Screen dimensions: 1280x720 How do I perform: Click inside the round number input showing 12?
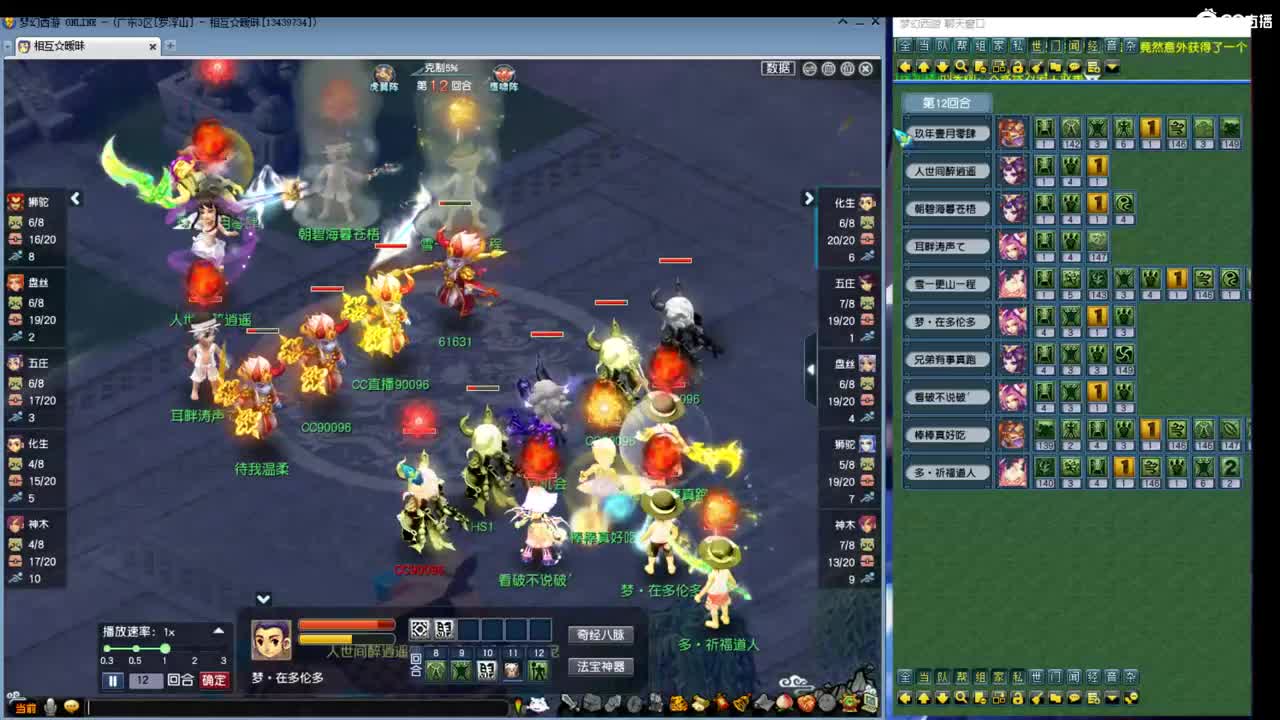click(146, 681)
